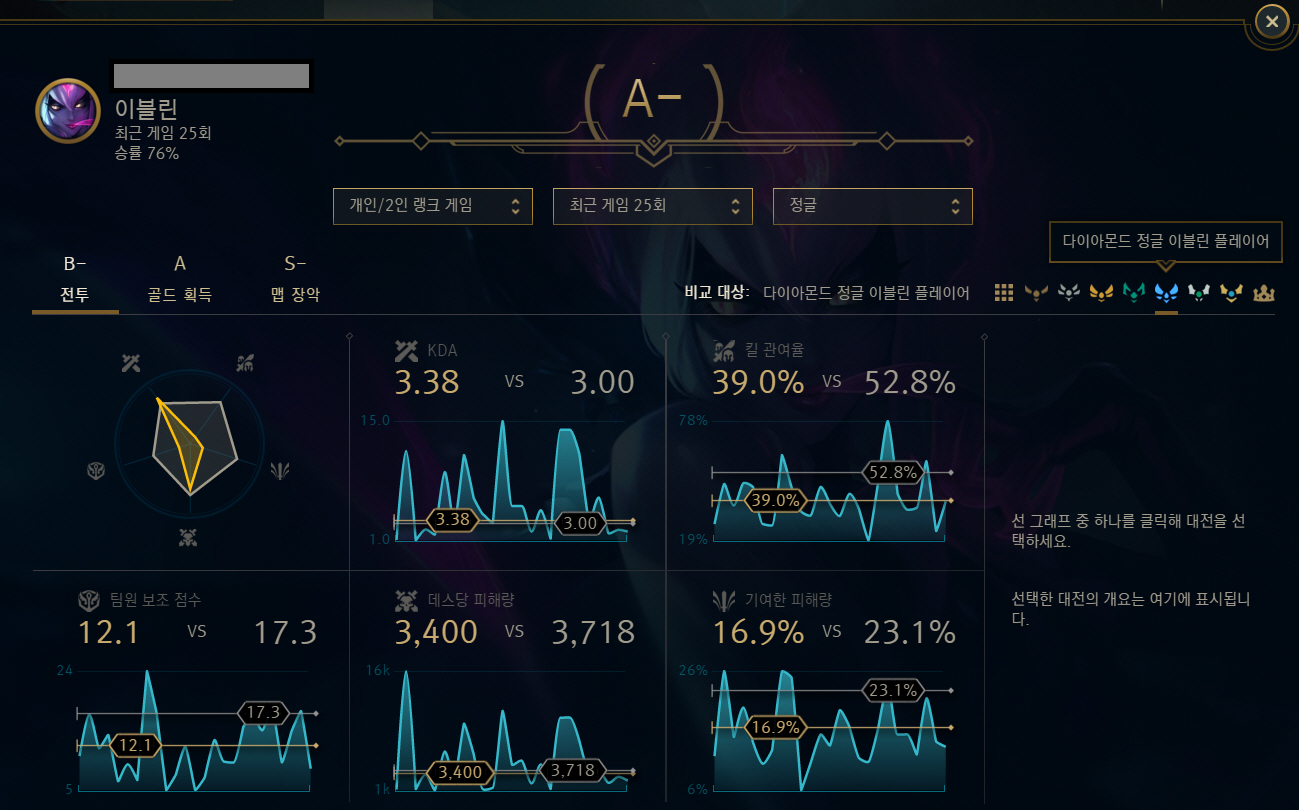Select the KDA crossed-swords icon on the radar chart
1299x810 pixels.
[x=131, y=363]
